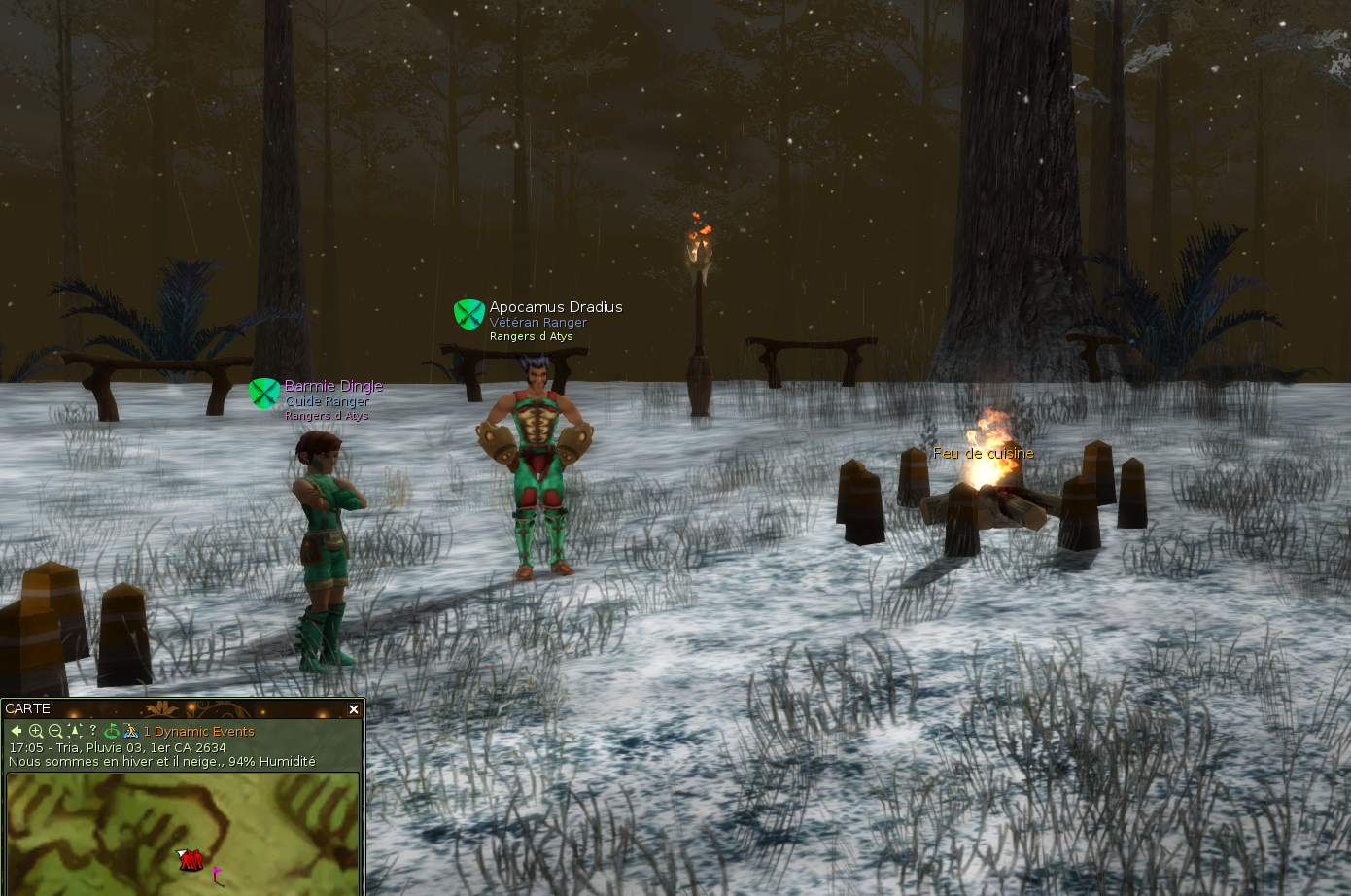Select the red group marker on the map
This screenshot has height=896, width=1351.
[191, 859]
